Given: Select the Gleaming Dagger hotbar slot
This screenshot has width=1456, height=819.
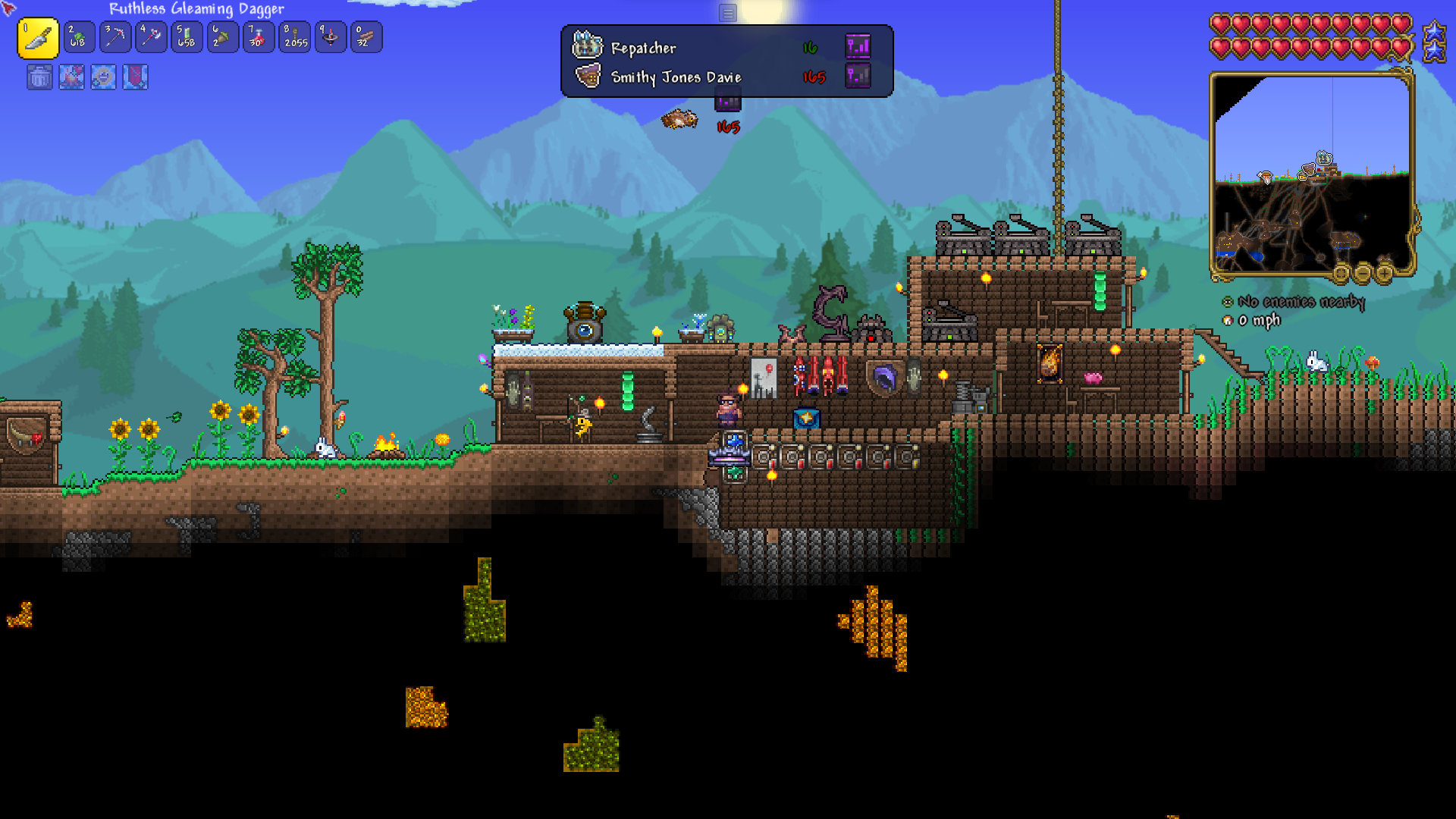Looking at the screenshot, I should [38, 38].
